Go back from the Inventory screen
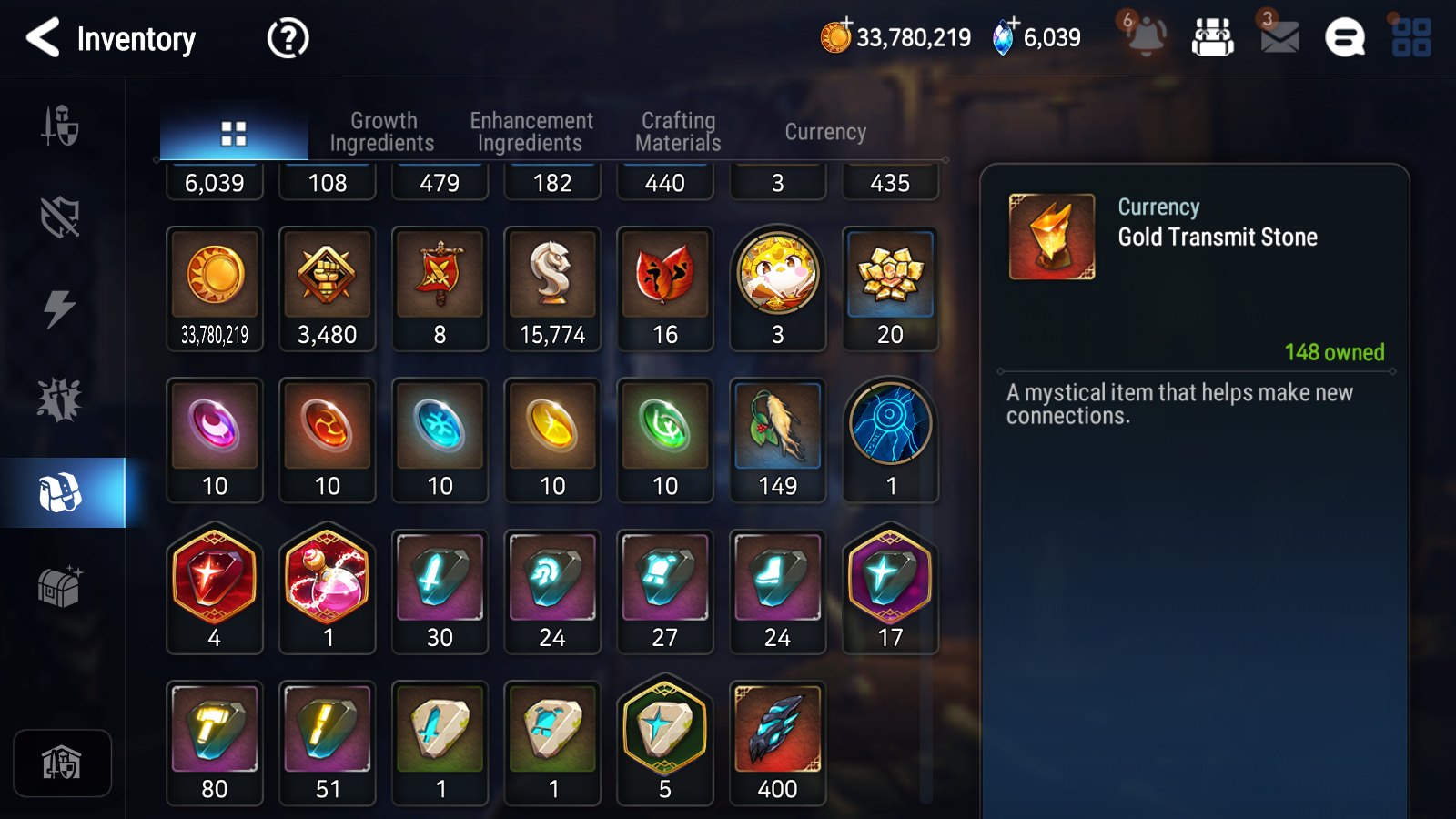 tap(43, 38)
